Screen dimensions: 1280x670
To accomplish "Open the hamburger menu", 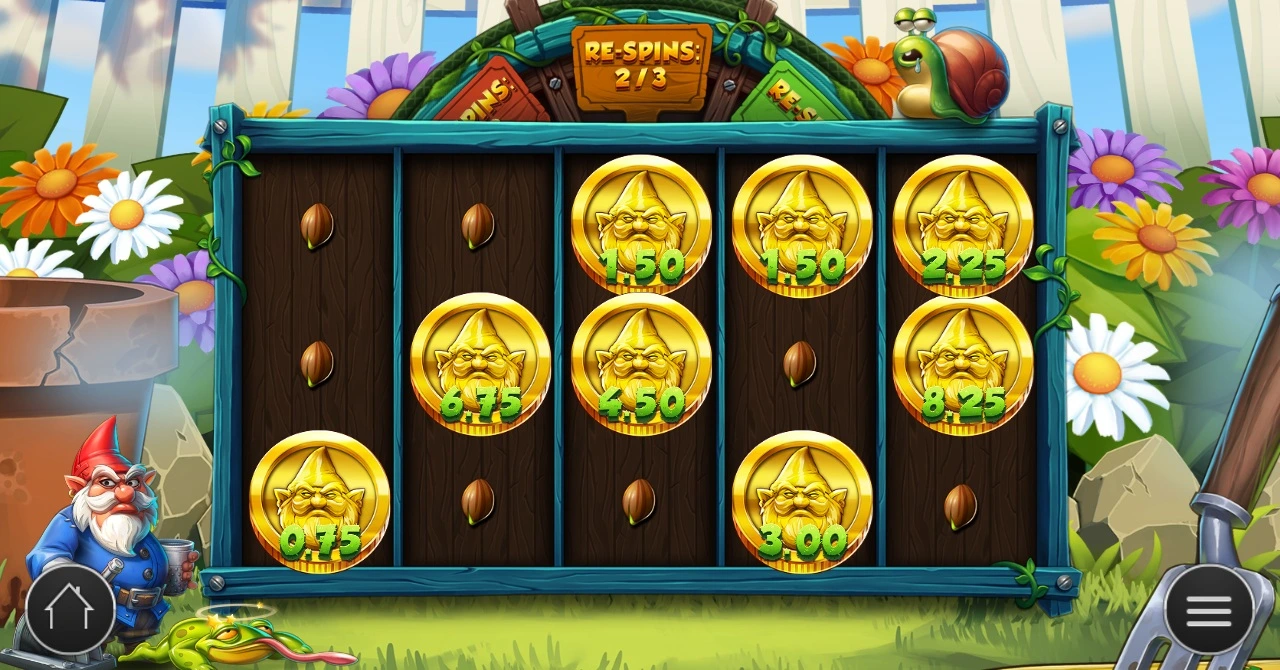I will pos(1208,609).
